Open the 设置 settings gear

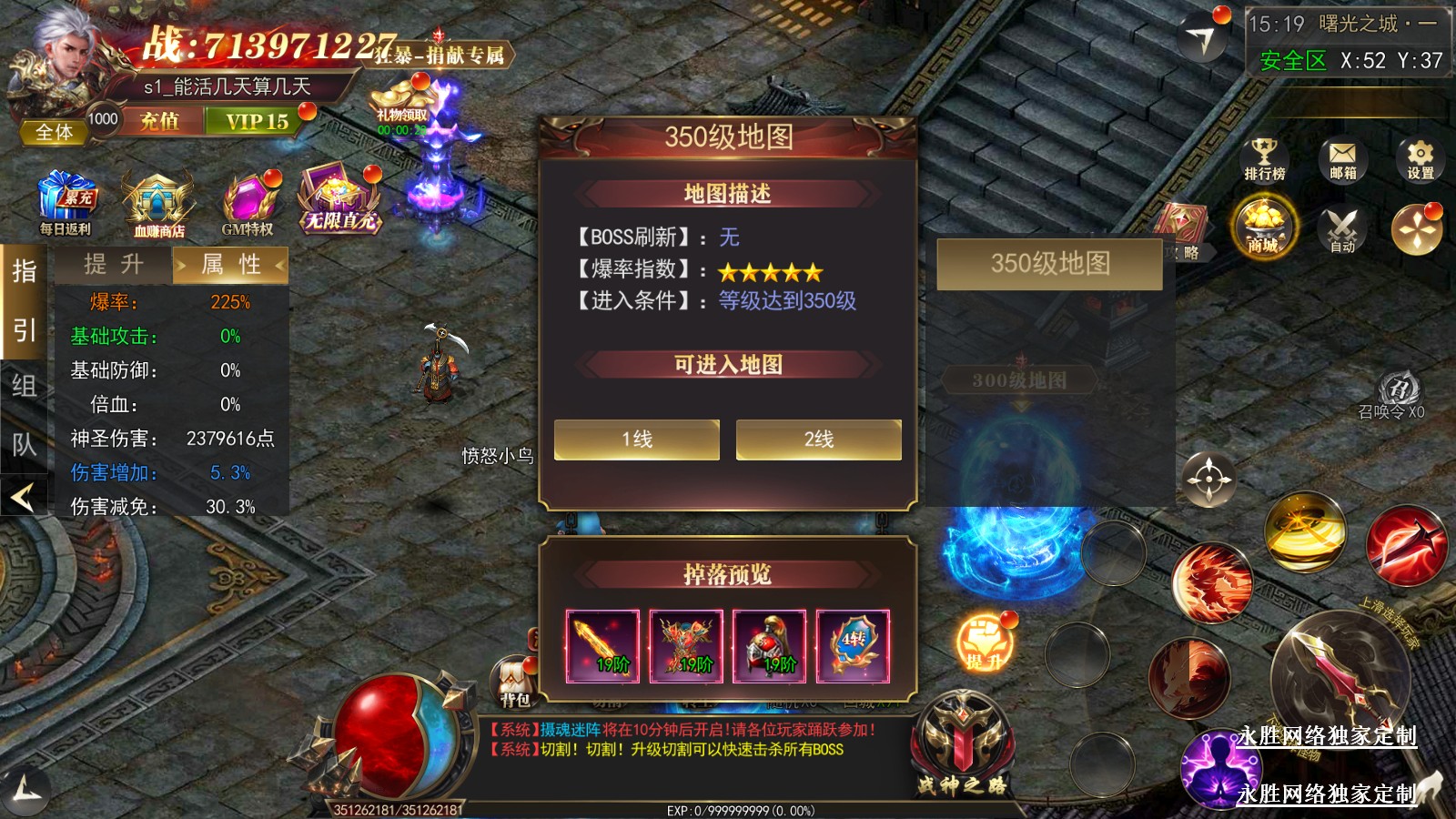1420,159
